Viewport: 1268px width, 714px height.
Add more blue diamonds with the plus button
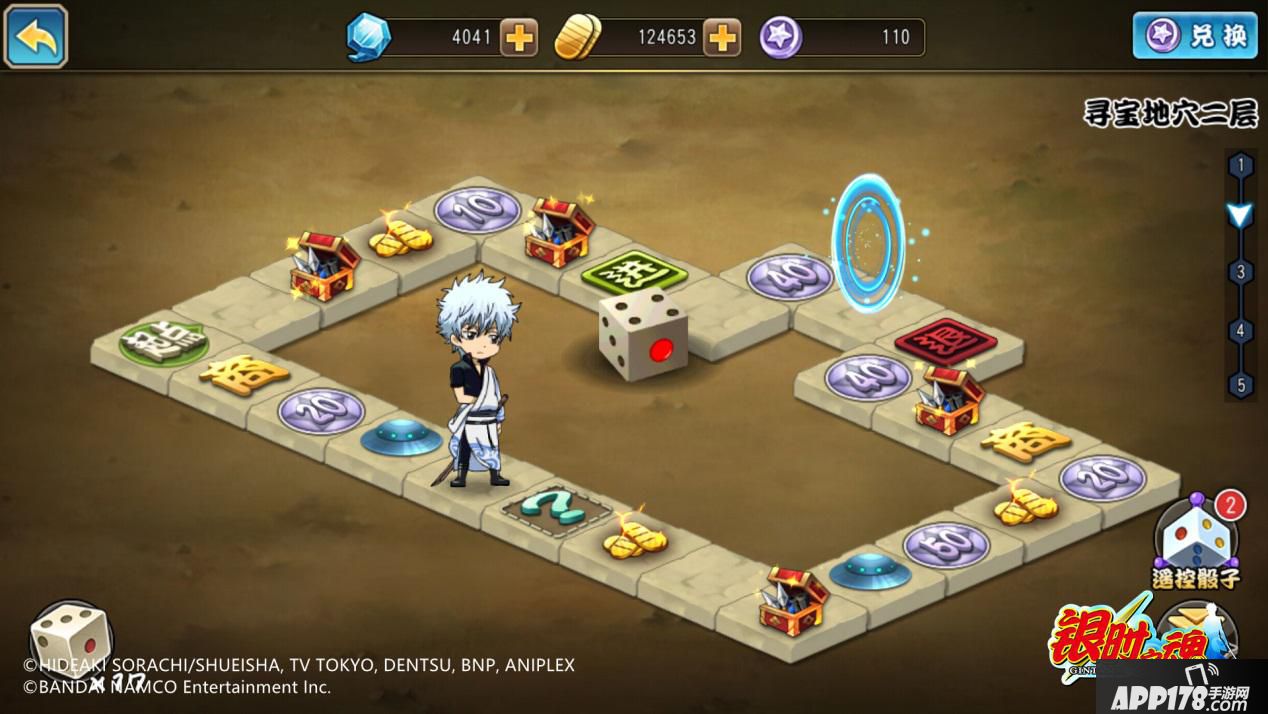[x=519, y=38]
